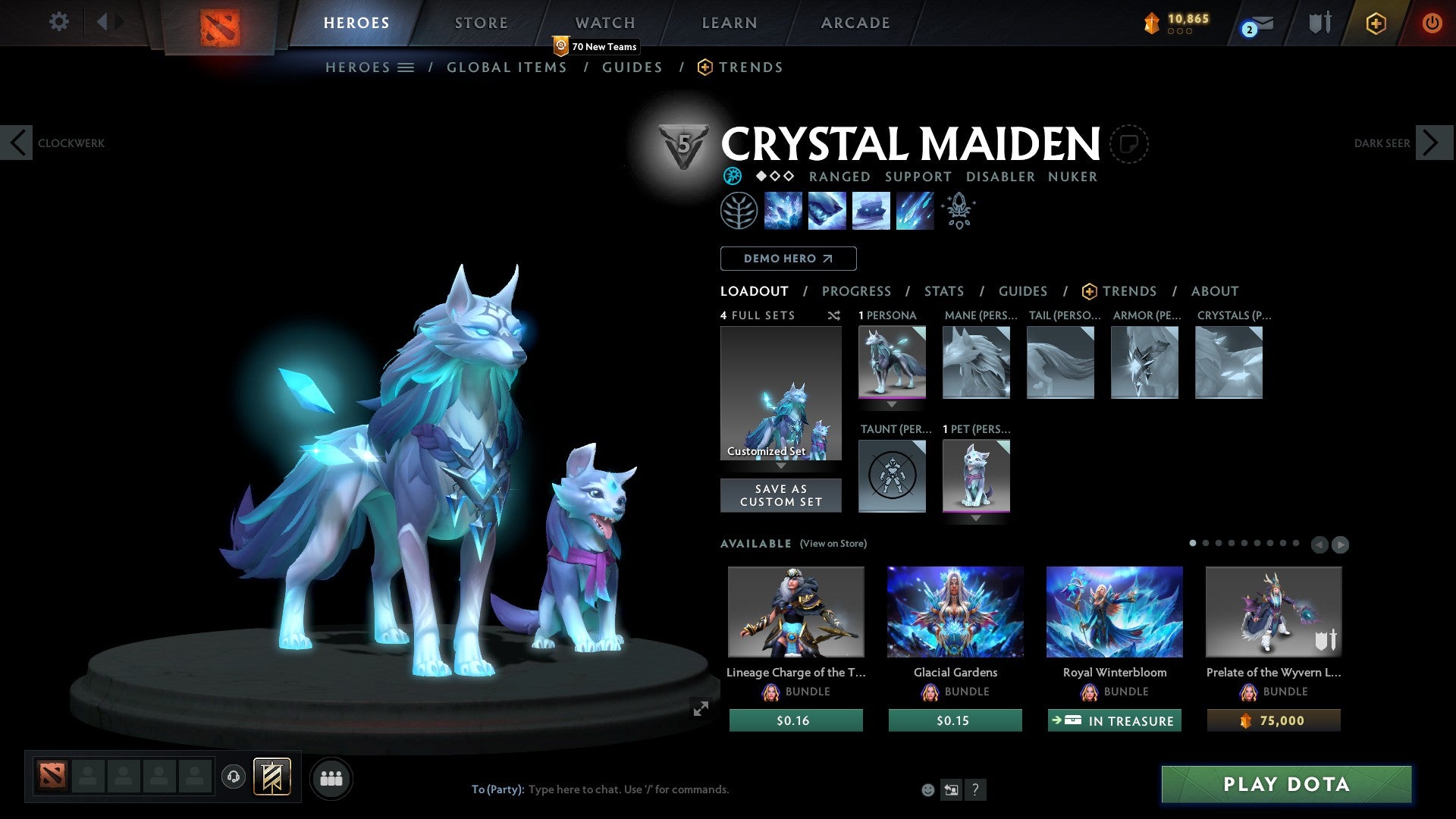Viewport: 1456px width, 819px height.
Task: Click the guild banner icon near party slots
Action: pyautogui.click(x=273, y=778)
